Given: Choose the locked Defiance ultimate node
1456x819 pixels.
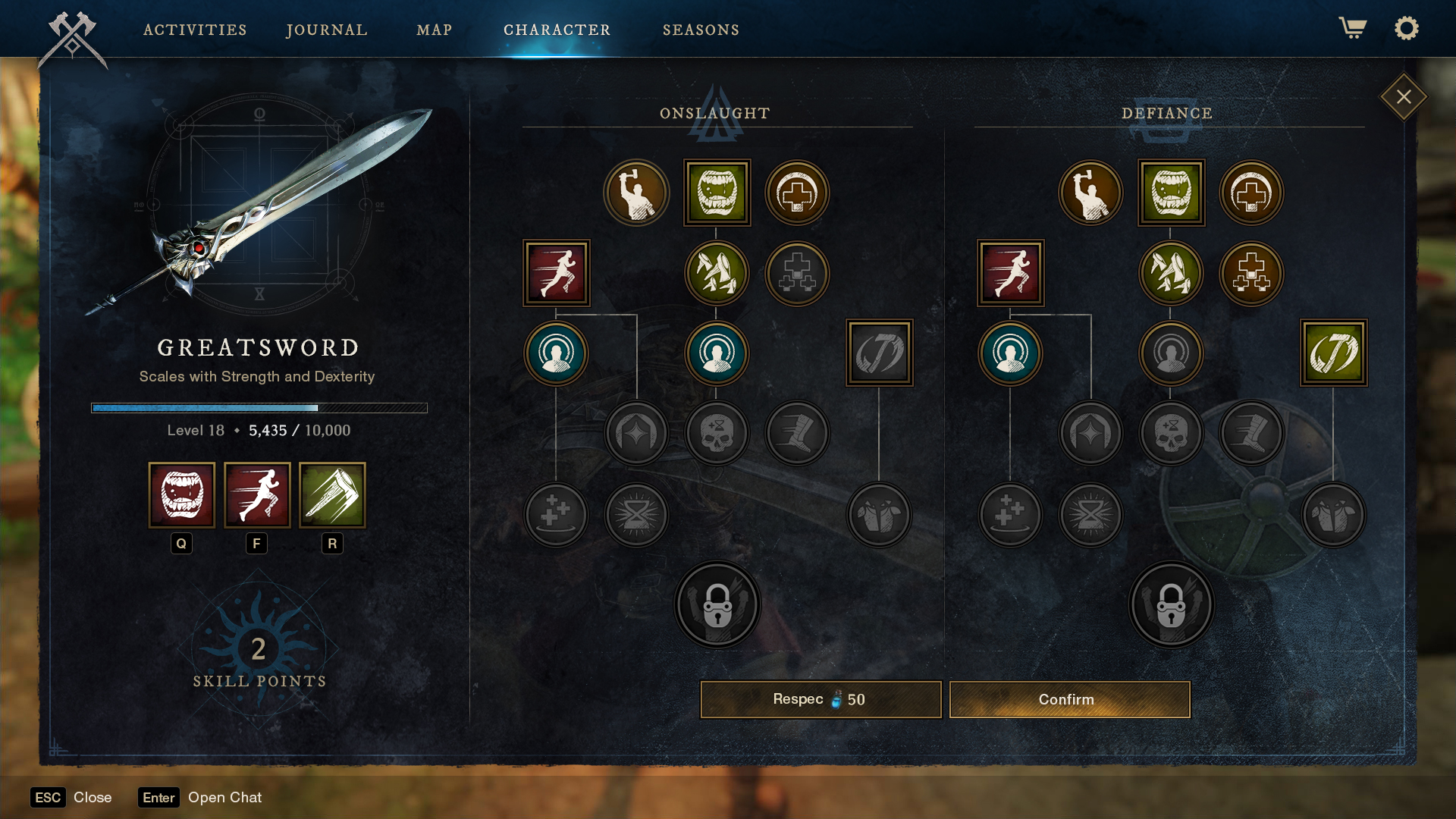Looking at the screenshot, I should (x=1171, y=604).
